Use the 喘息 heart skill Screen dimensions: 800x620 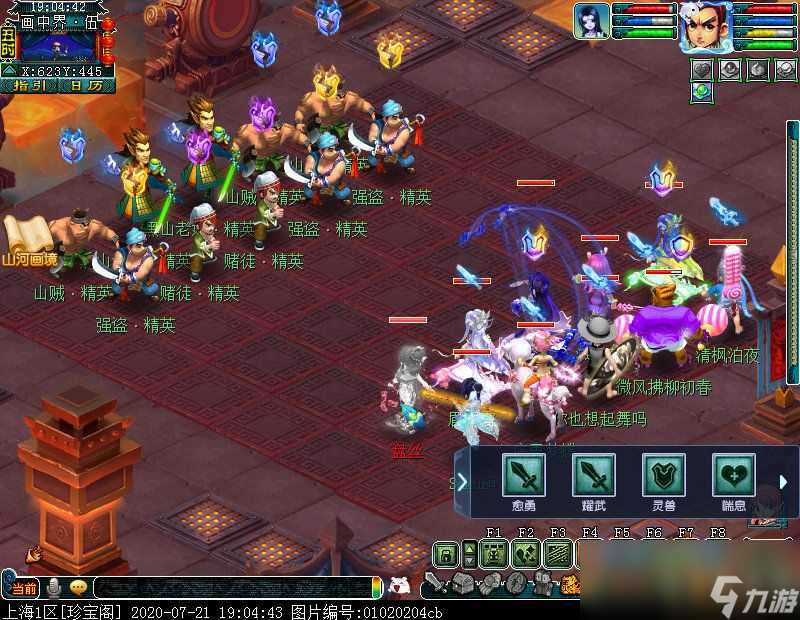733,476
